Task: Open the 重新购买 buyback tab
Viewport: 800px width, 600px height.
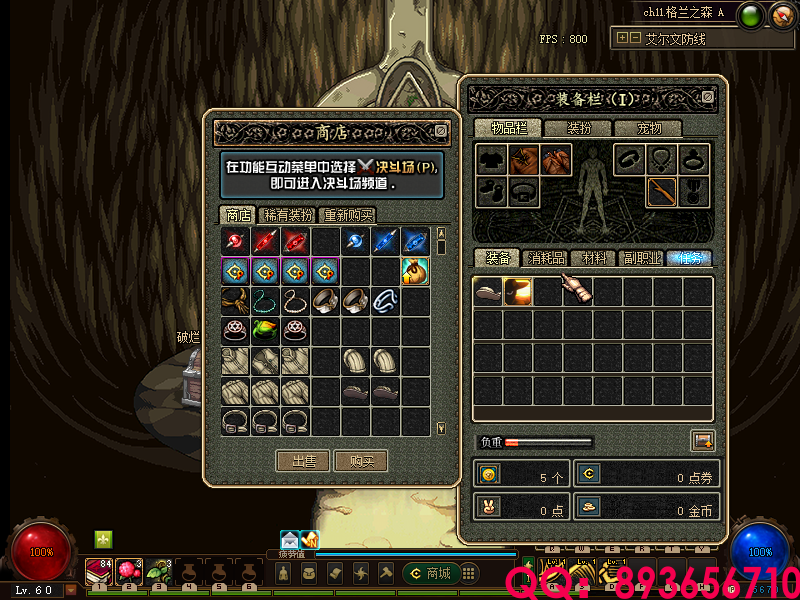Action: coord(348,215)
